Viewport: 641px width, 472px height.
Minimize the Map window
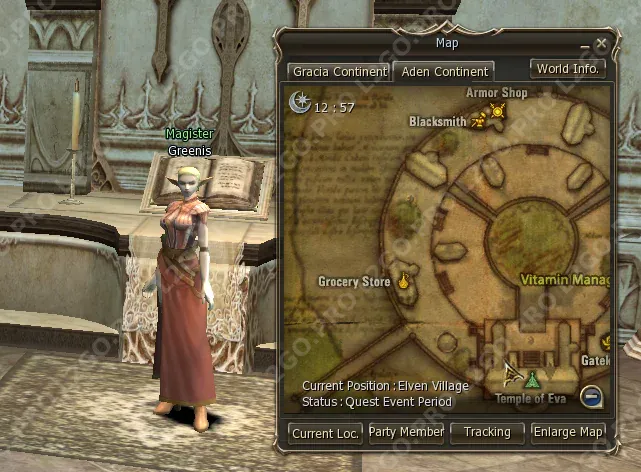pyautogui.click(x=585, y=47)
